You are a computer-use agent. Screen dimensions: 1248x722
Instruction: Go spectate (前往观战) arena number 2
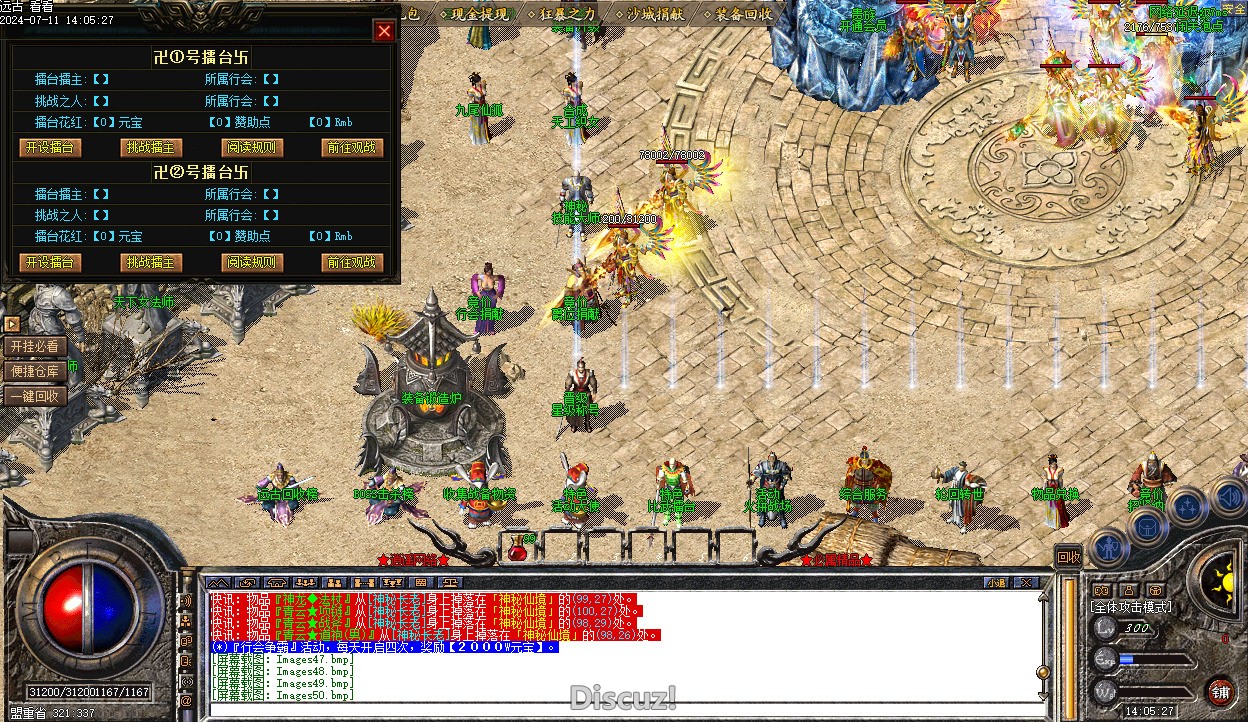tap(352, 262)
